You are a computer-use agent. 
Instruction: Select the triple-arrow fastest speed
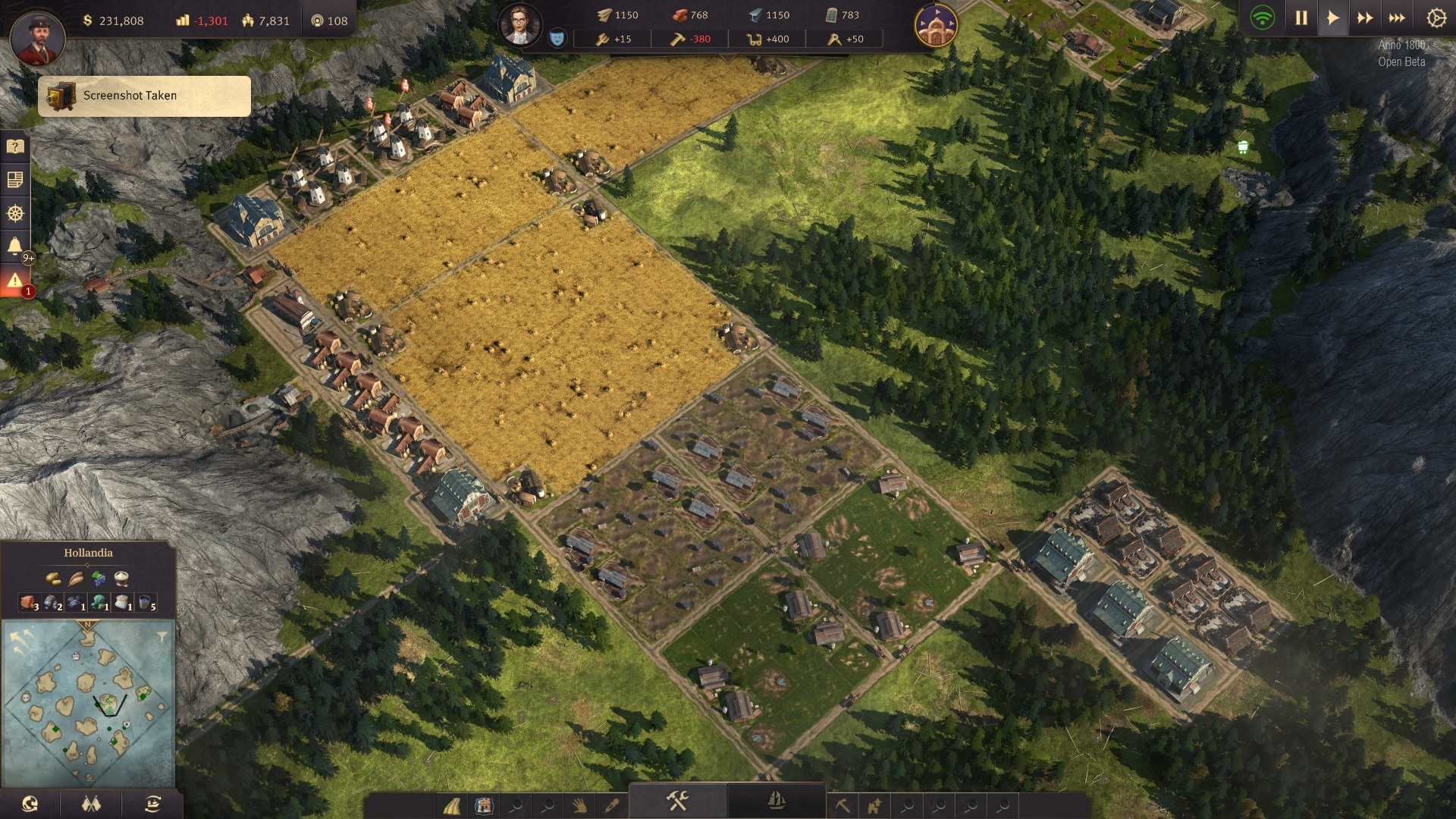(1397, 18)
